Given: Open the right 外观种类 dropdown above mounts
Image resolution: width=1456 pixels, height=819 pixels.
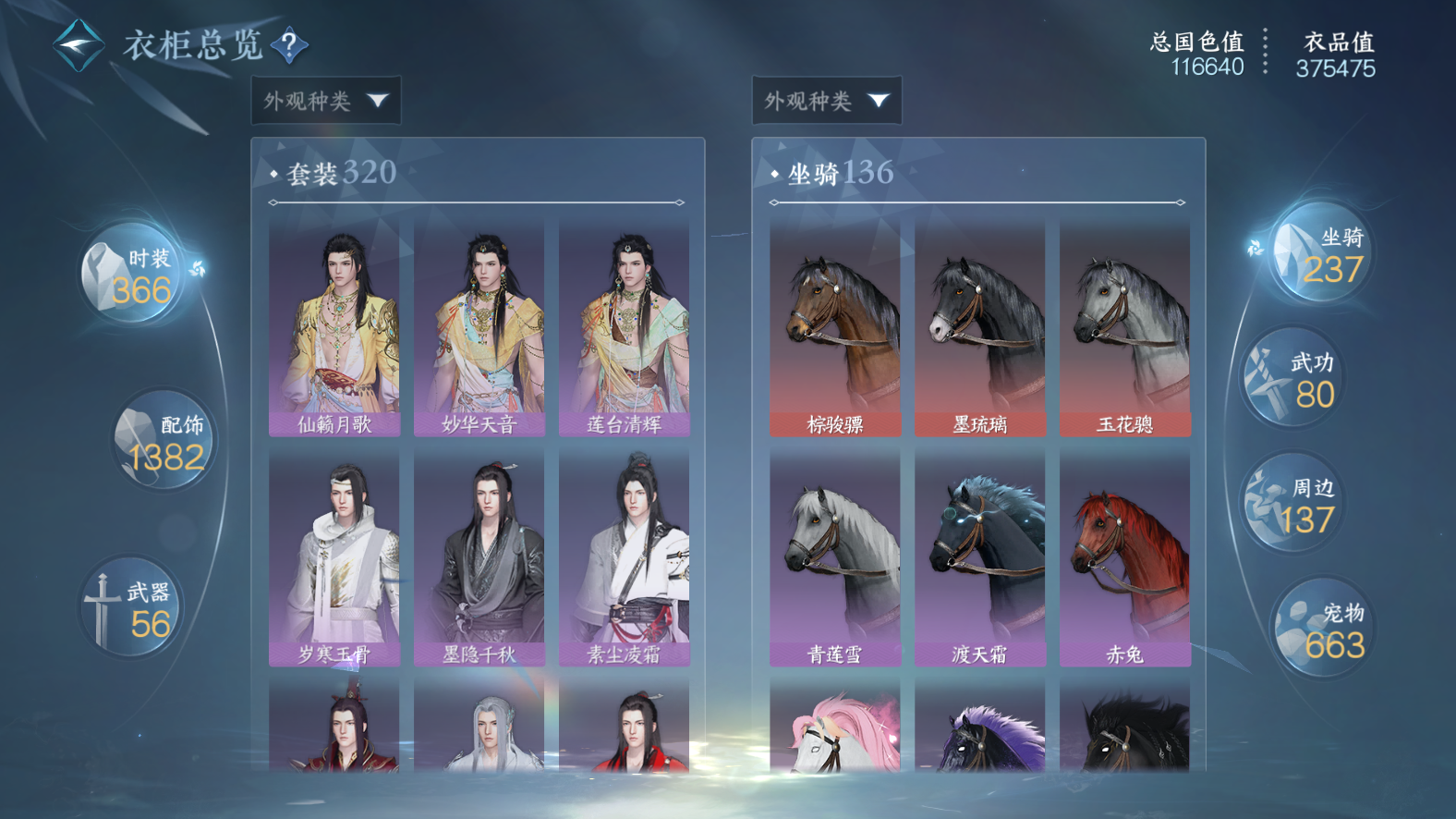Looking at the screenshot, I should pyautogui.click(x=827, y=100).
